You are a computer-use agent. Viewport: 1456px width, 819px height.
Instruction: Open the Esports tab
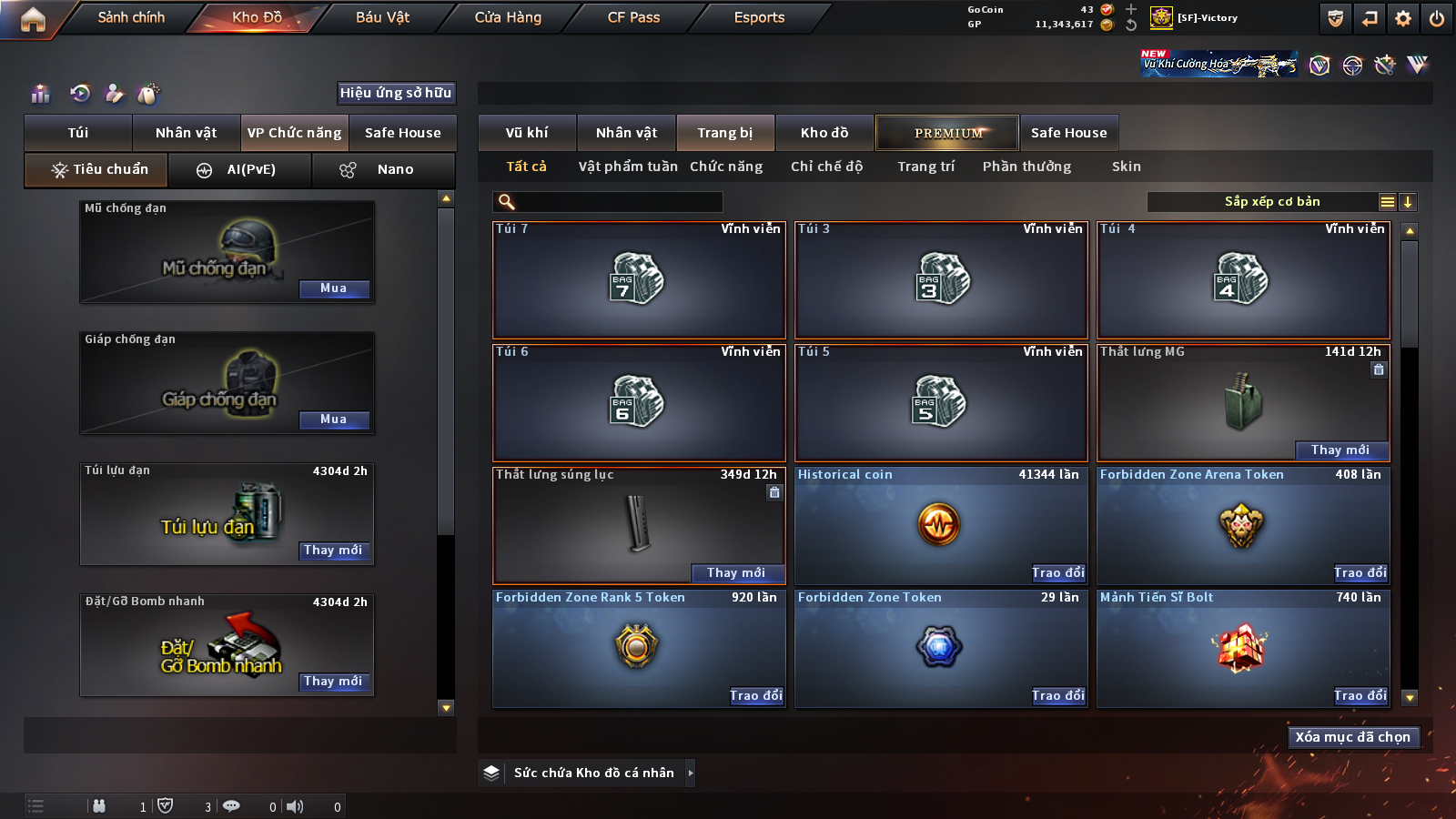click(x=759, y=17)
